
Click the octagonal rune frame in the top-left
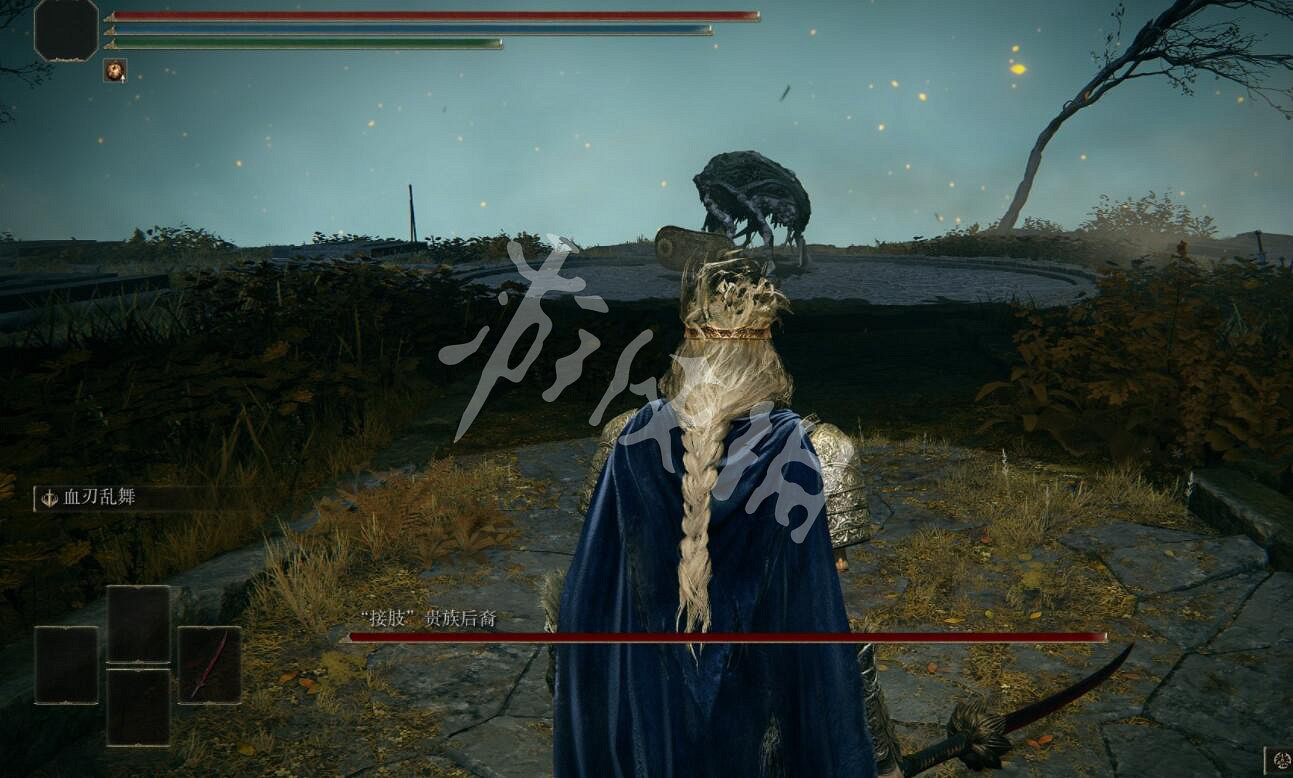(x=66, y=31)
